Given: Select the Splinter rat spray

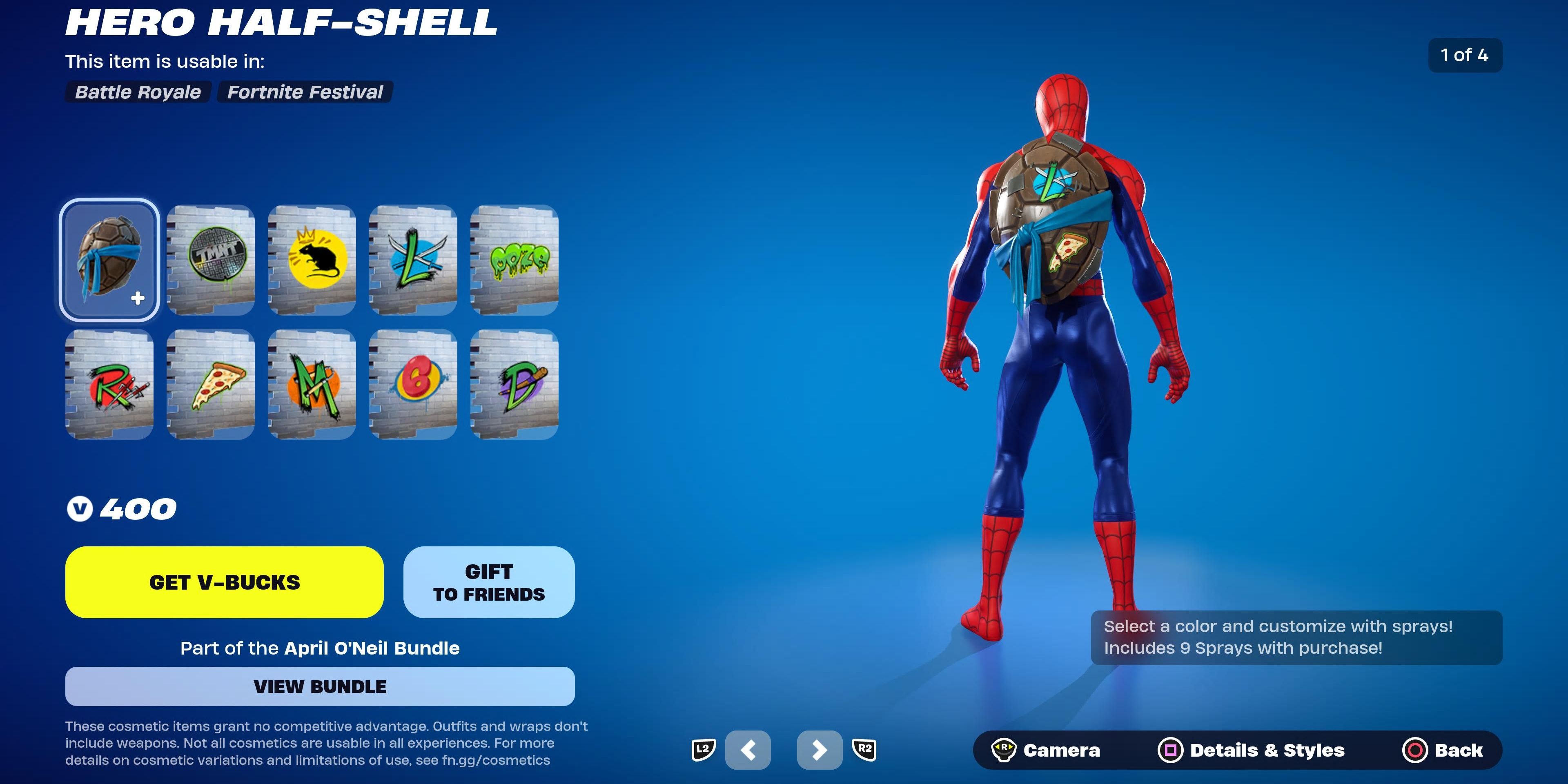Looking at the screenshot, I should (312, 262).
